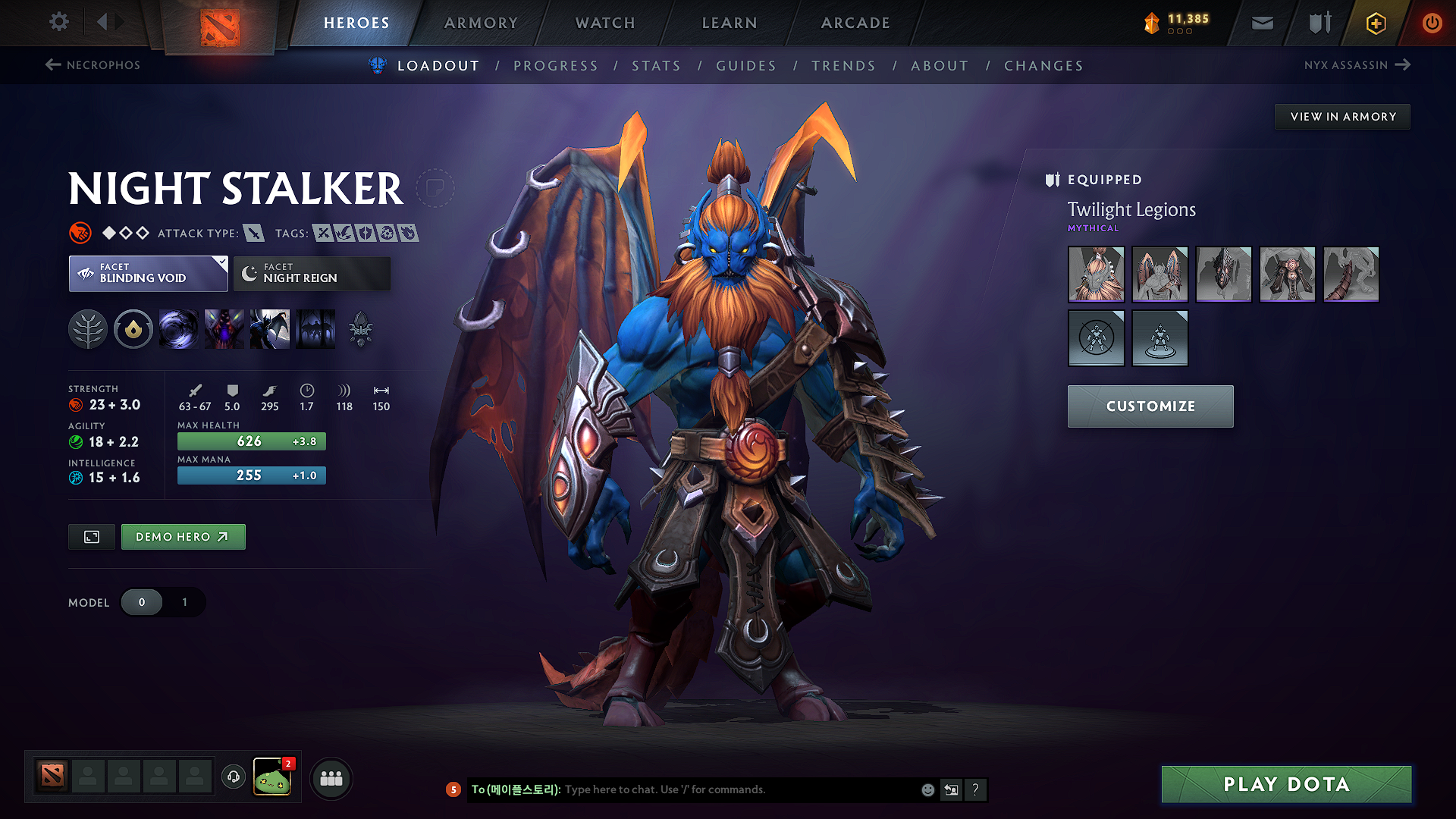1456x819 pixels.
Task: Open the Arcade tab
Action: pyautogui.click(x=855, y=23)
